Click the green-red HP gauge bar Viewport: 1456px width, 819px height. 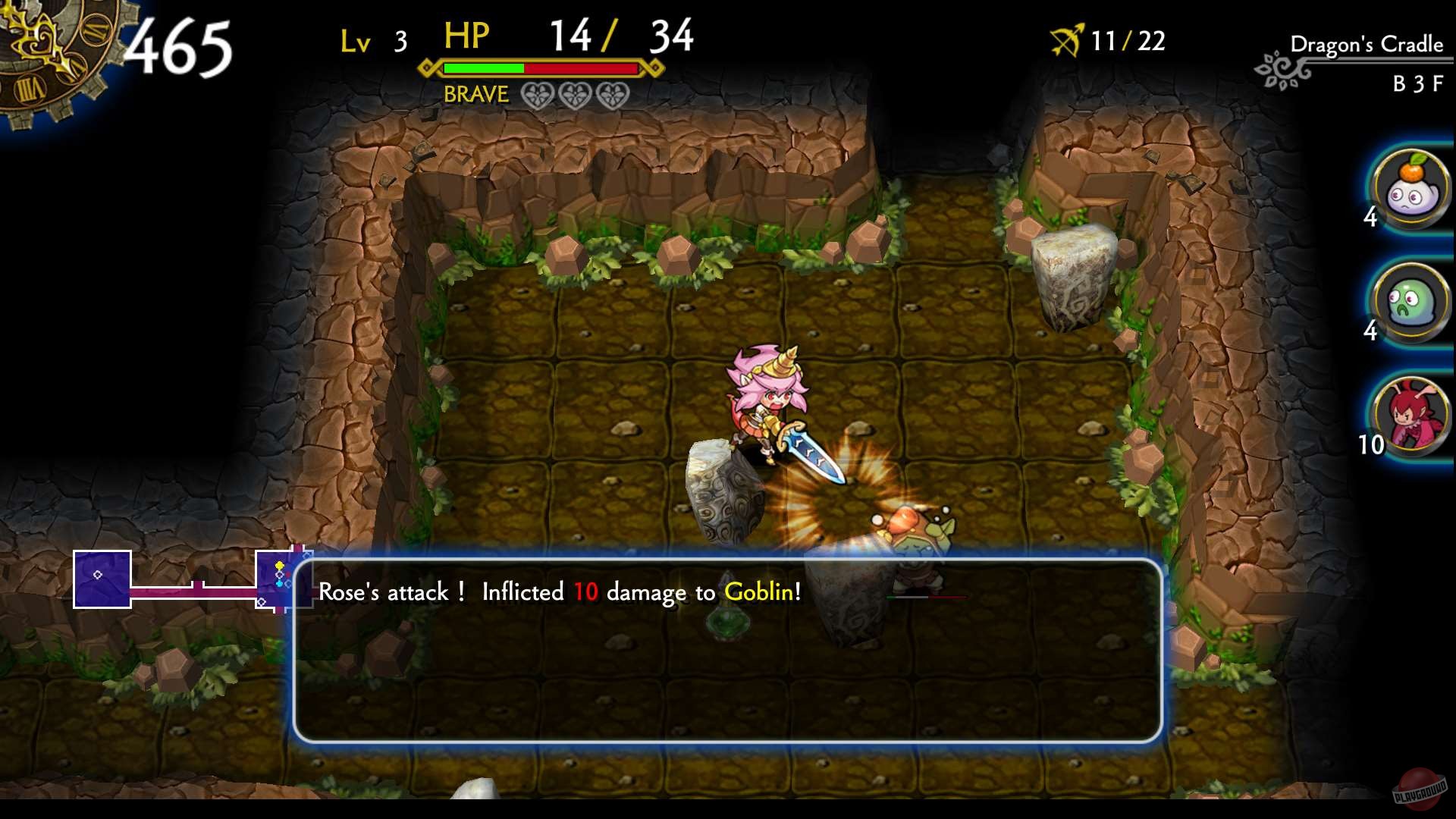coord(542,68)
